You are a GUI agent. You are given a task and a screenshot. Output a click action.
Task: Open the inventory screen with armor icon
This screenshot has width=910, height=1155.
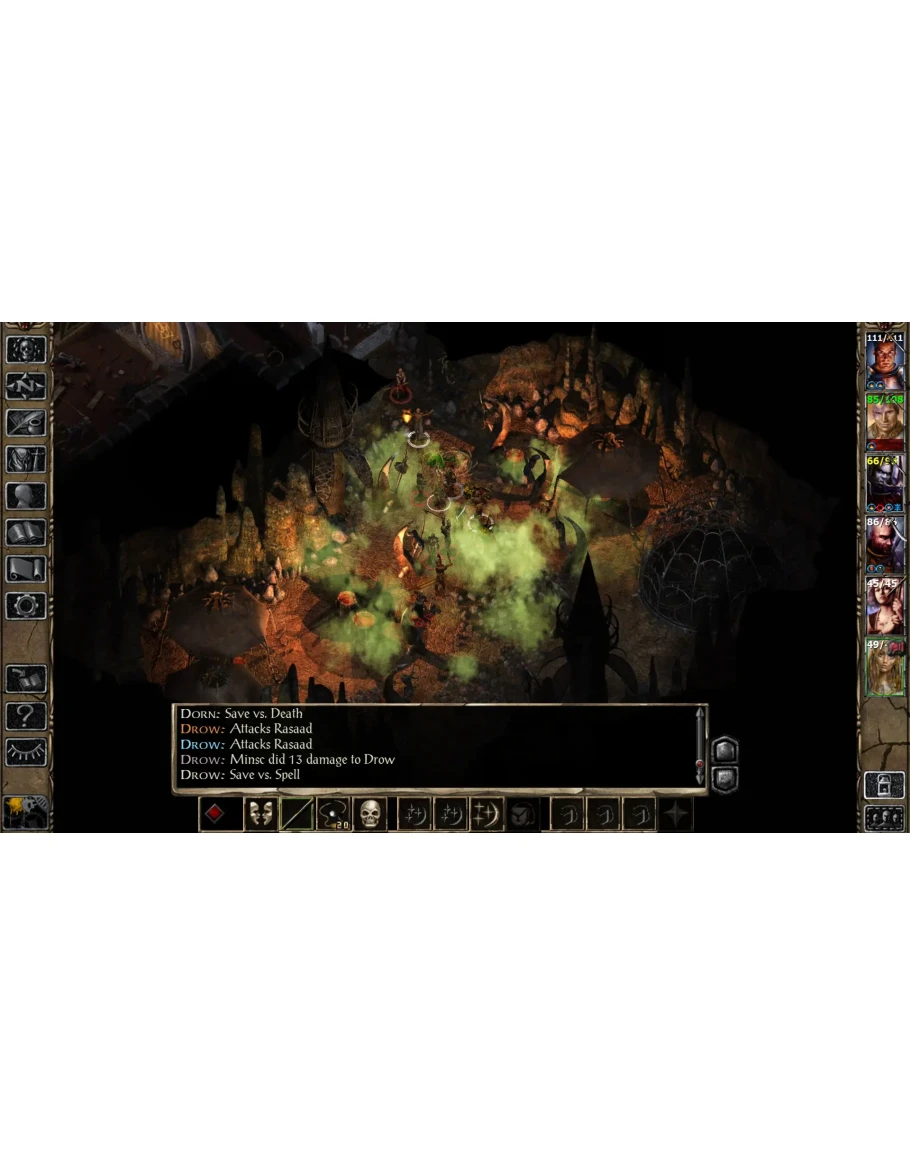[x=26, y=459]
